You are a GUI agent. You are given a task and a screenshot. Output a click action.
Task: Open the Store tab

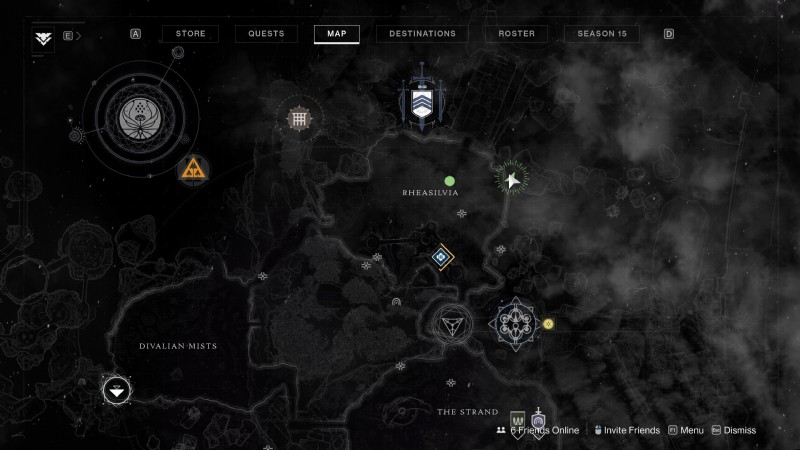pyautogui.click(x=190, y=34)
